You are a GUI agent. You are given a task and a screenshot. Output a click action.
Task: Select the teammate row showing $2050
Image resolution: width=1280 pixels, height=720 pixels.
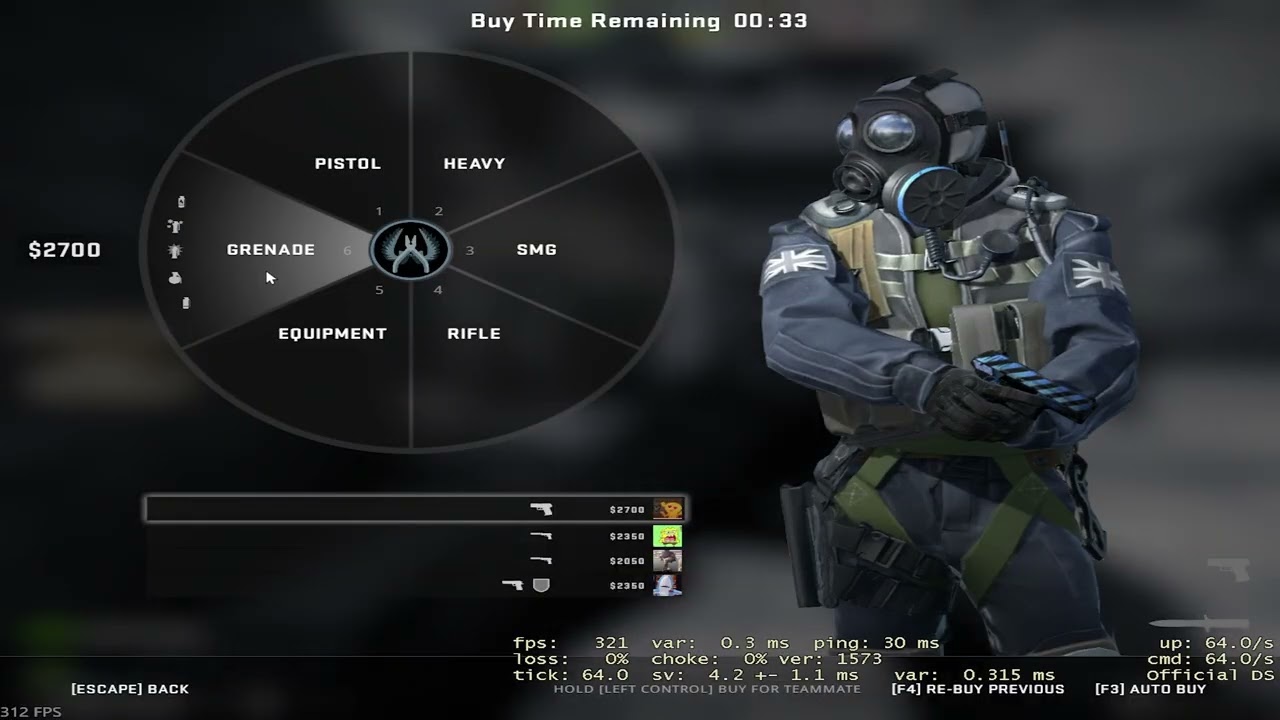click(x=415, y=561)
